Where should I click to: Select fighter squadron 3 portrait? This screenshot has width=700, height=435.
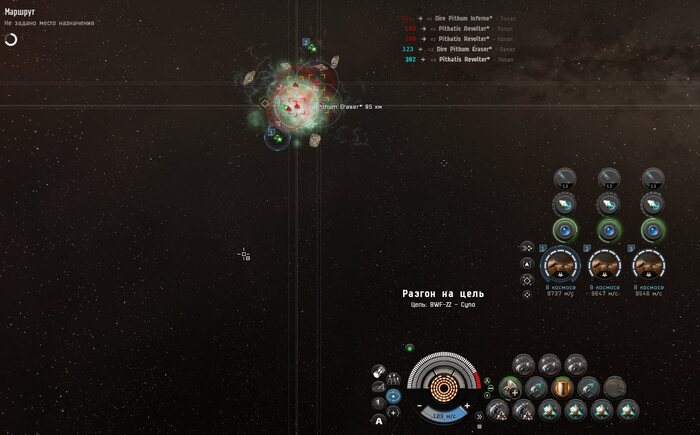651,264
